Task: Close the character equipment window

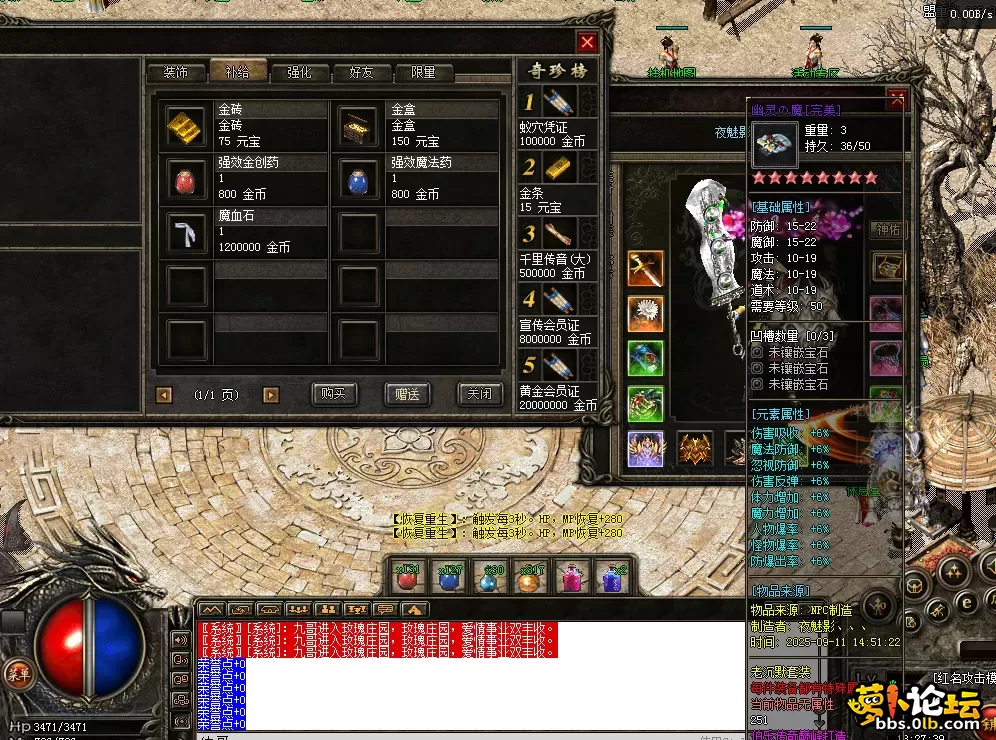Action: (x=897, y=100)
